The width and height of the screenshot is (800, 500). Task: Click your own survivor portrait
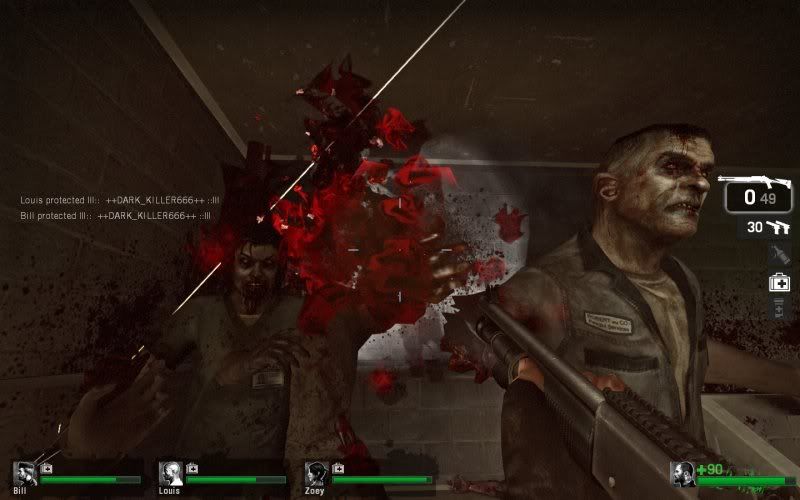[x=684, y=474]
